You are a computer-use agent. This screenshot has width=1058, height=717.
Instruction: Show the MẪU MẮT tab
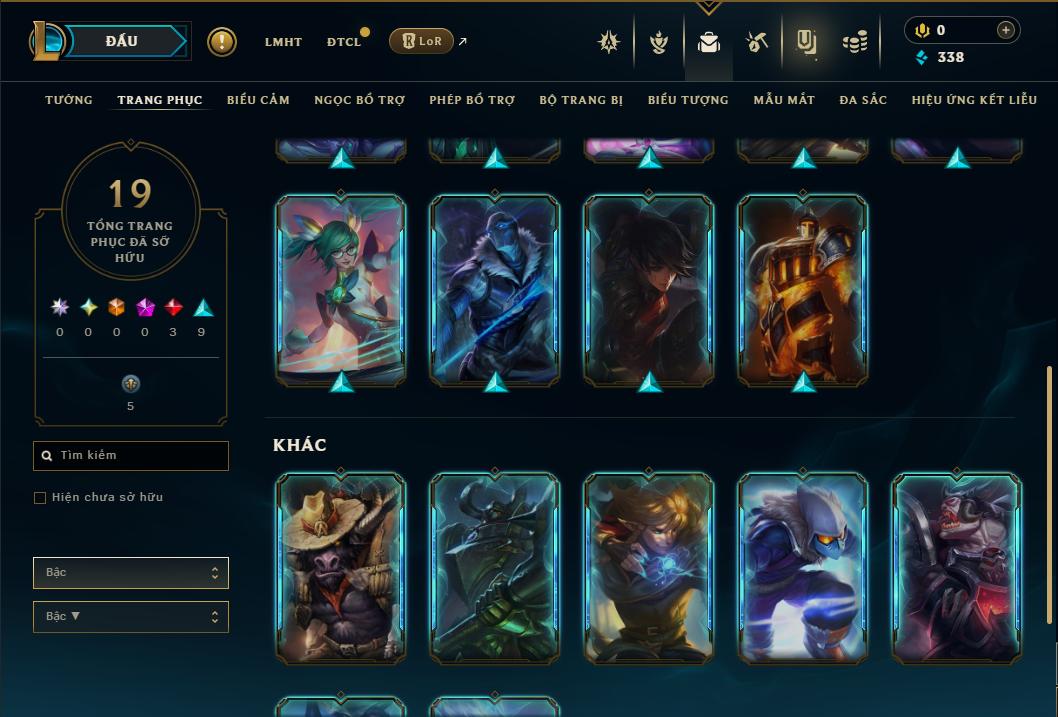(x=784, y=100)
